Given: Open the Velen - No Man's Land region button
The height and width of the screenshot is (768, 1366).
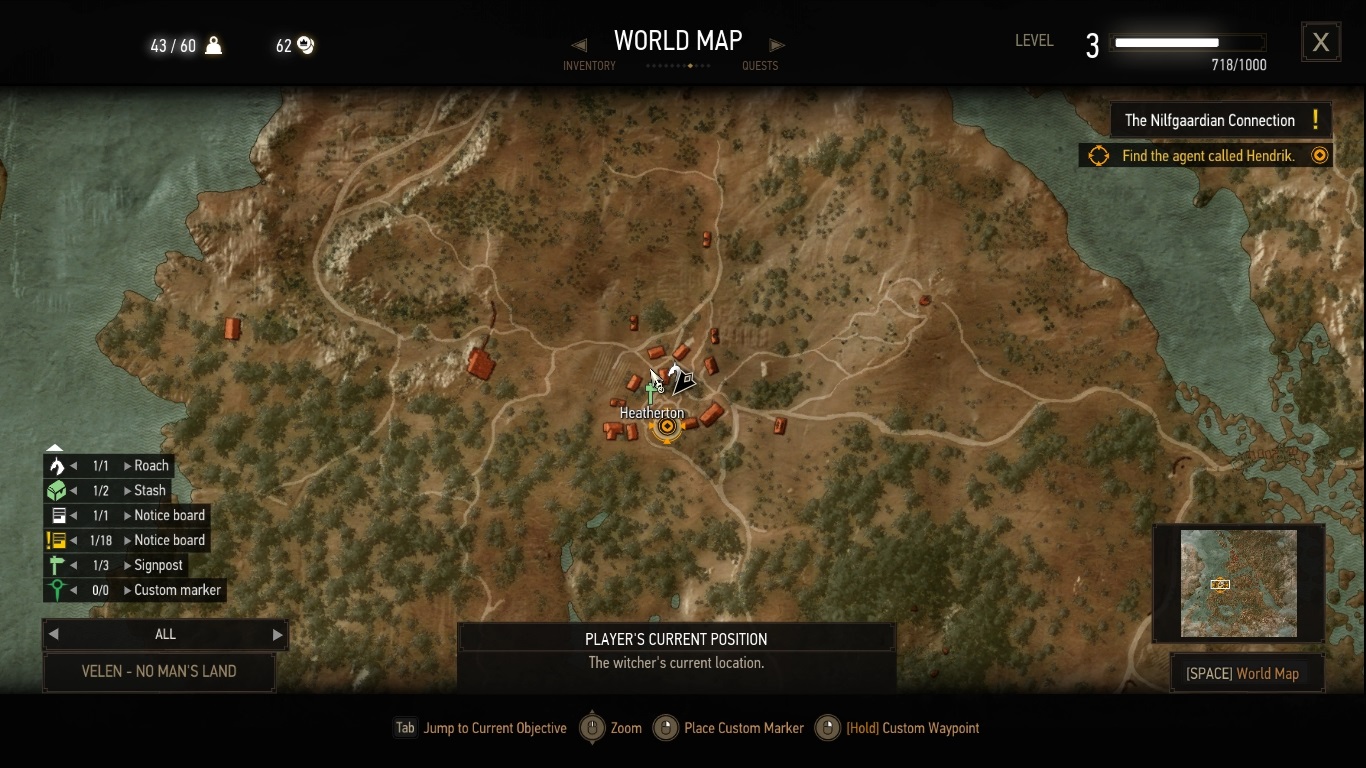Looking at the screenshot, I should click(159, 672).
